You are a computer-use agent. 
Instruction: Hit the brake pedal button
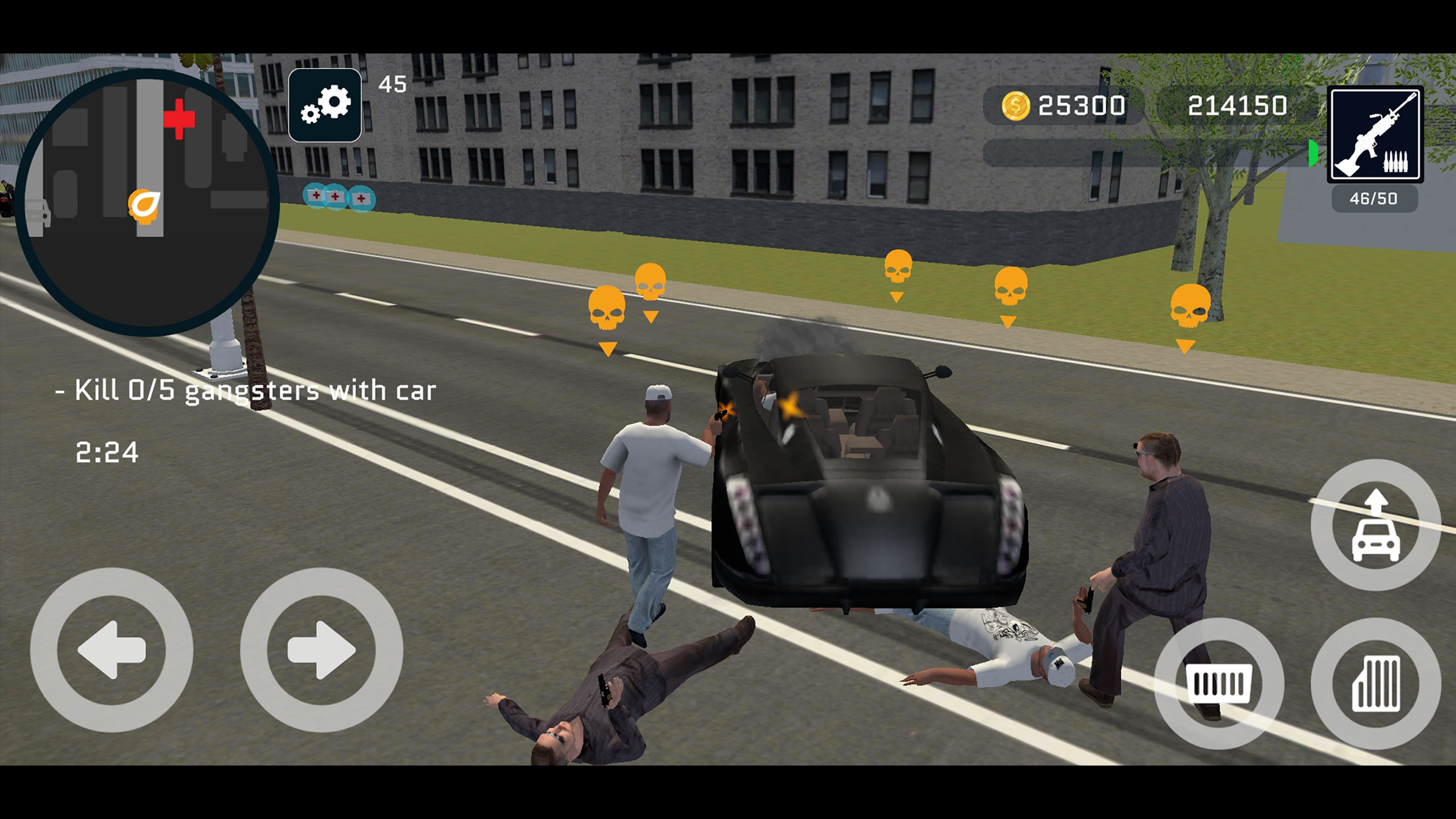coord(1219,683)
